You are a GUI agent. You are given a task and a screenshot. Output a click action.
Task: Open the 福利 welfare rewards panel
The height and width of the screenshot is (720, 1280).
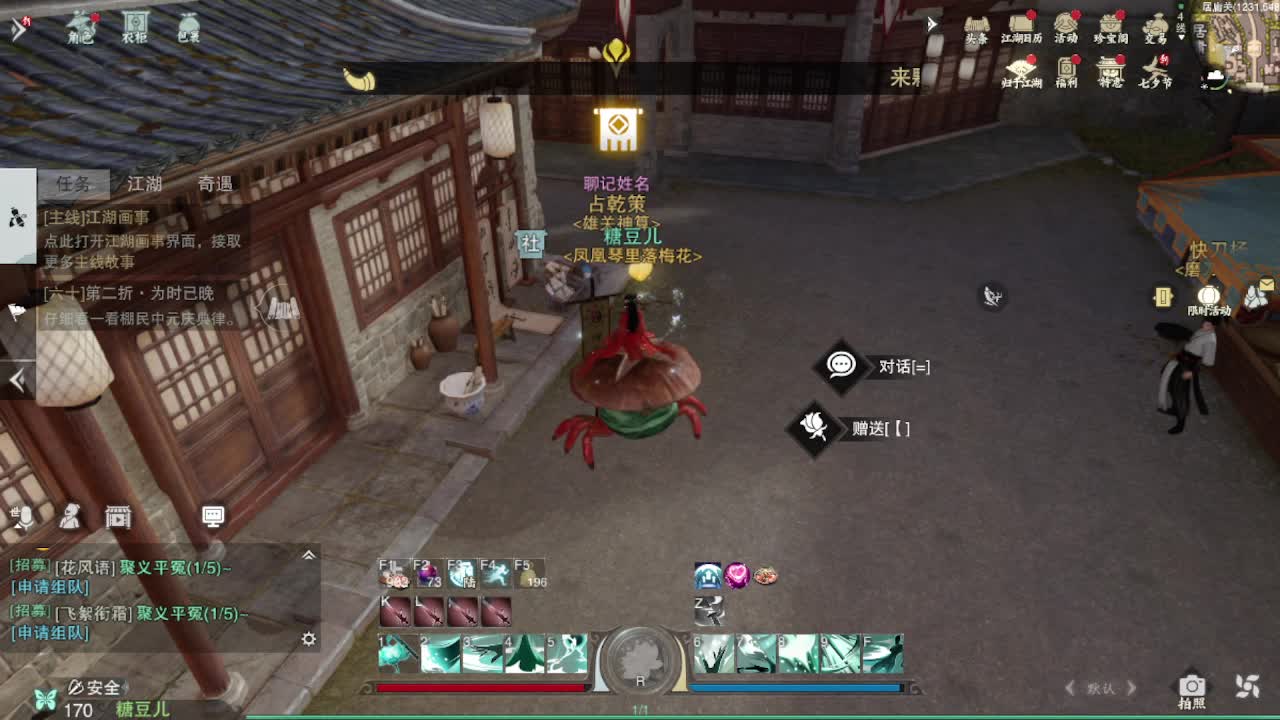coord(1066,66)
